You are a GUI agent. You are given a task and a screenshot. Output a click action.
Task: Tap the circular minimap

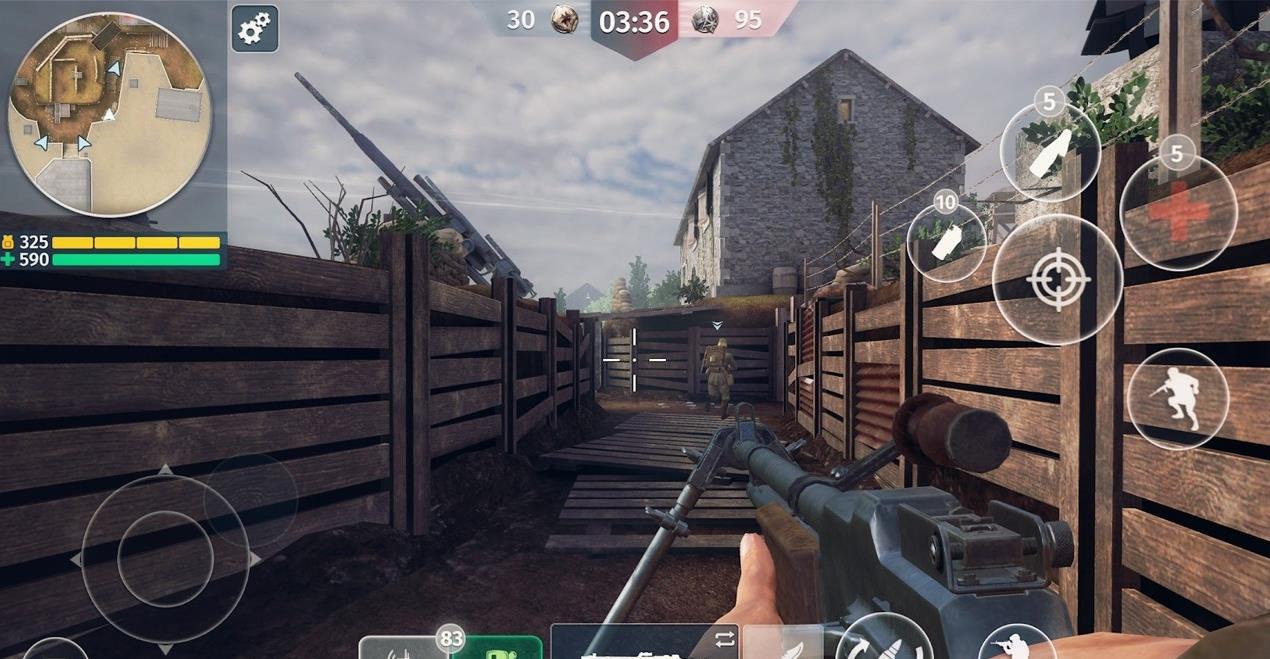pos(108,114)
